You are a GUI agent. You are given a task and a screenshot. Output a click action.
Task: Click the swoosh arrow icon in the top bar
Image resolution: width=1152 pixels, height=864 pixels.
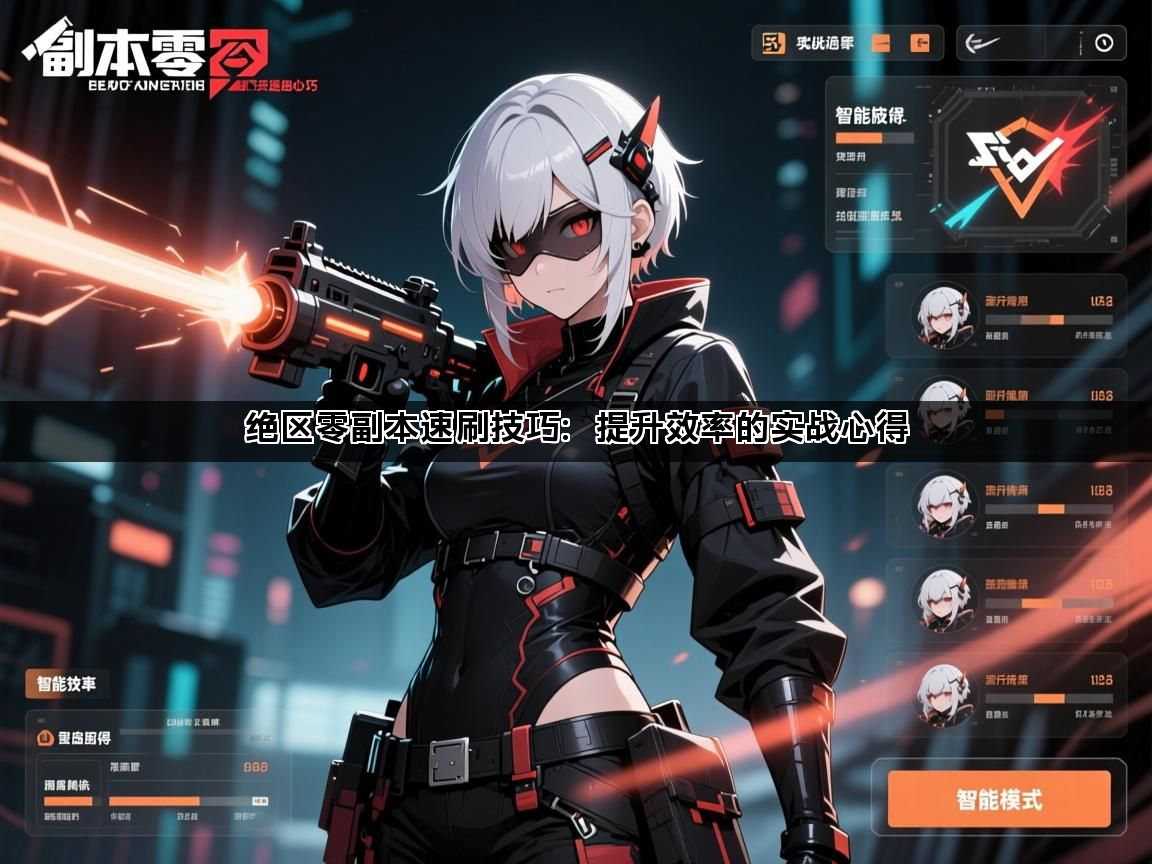[x=986, y=43]
